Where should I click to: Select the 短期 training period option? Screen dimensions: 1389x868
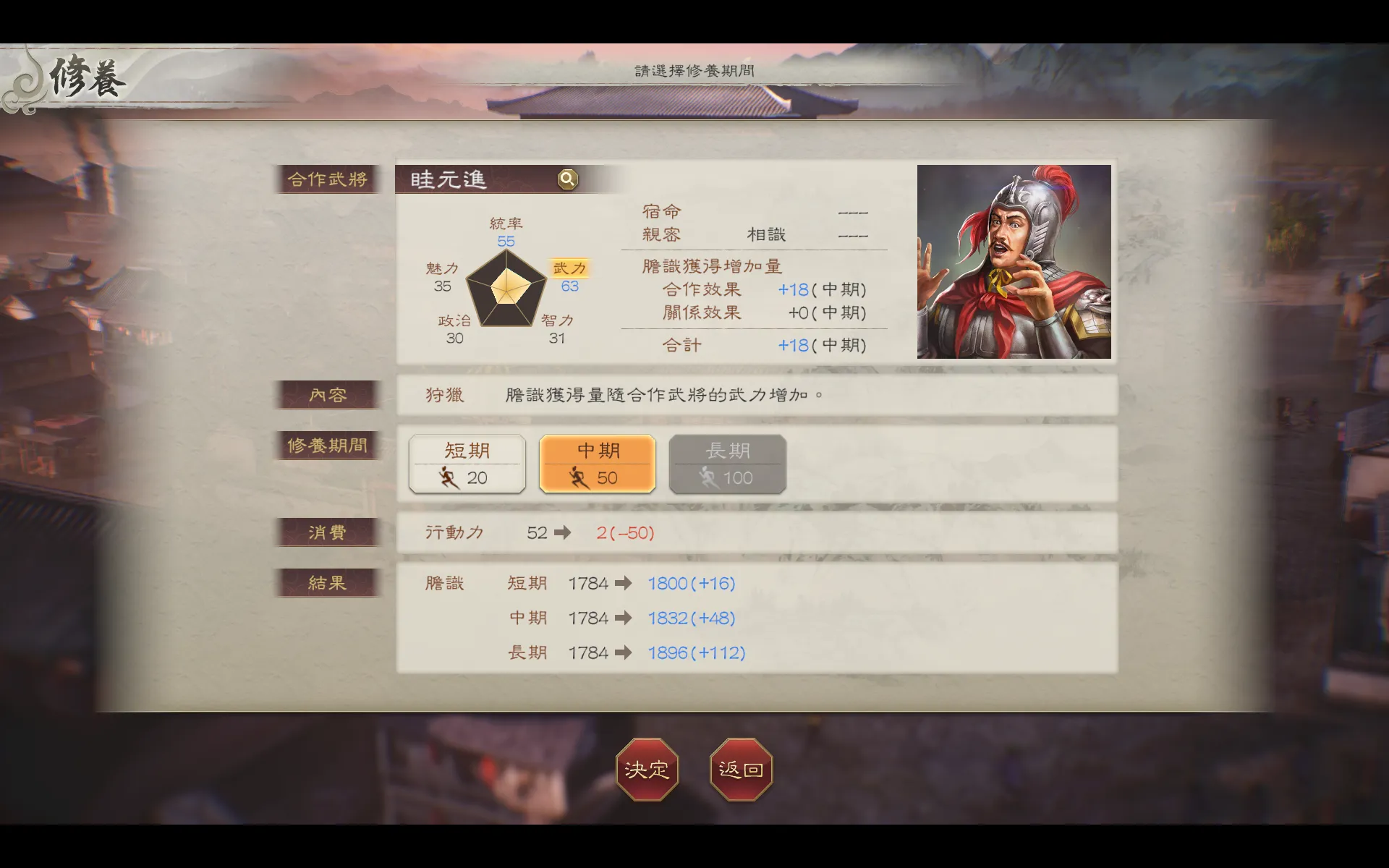467,464
